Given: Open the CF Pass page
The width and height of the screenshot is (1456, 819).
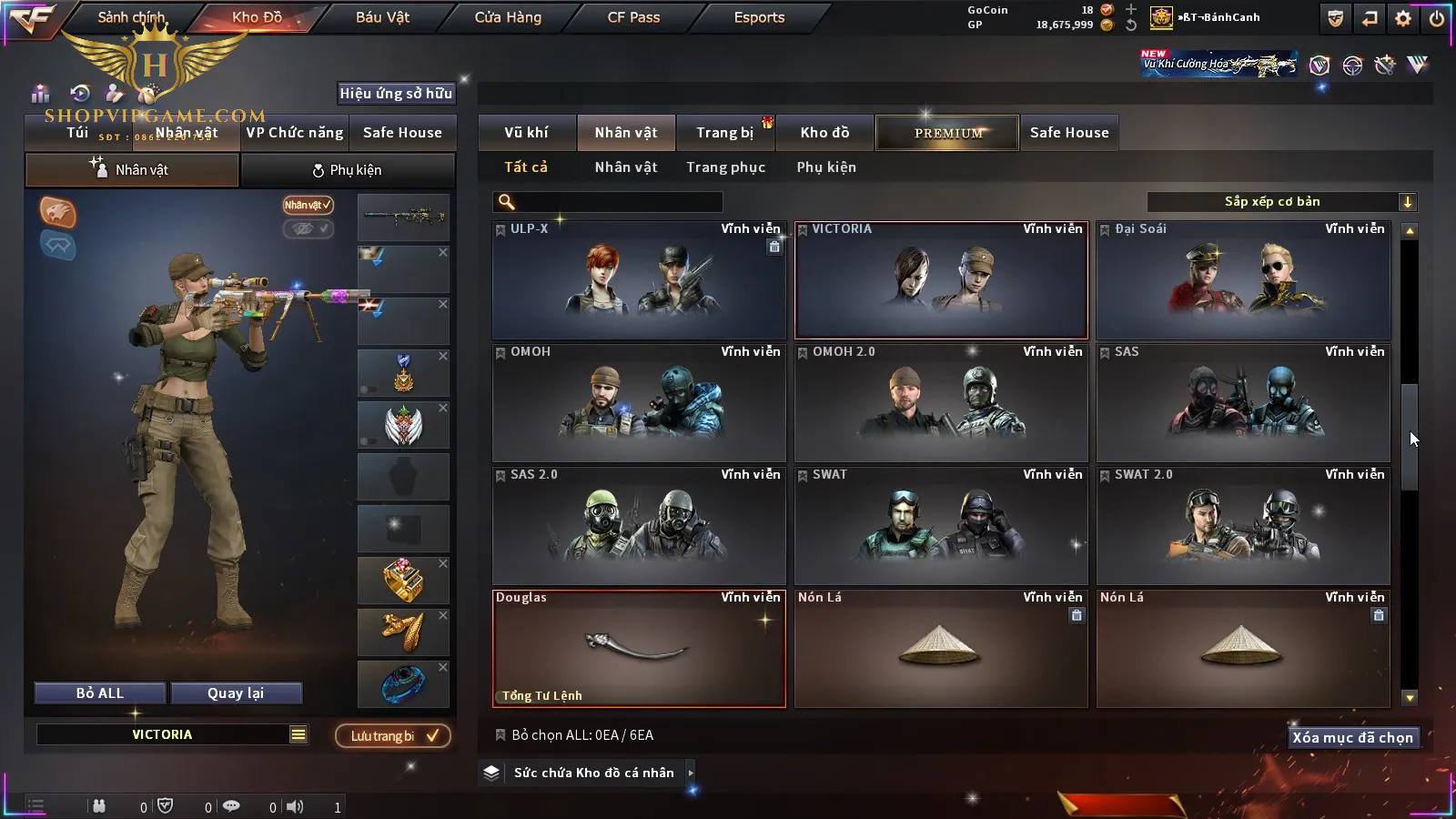Looking at the screenshot, I should point(633,17).
